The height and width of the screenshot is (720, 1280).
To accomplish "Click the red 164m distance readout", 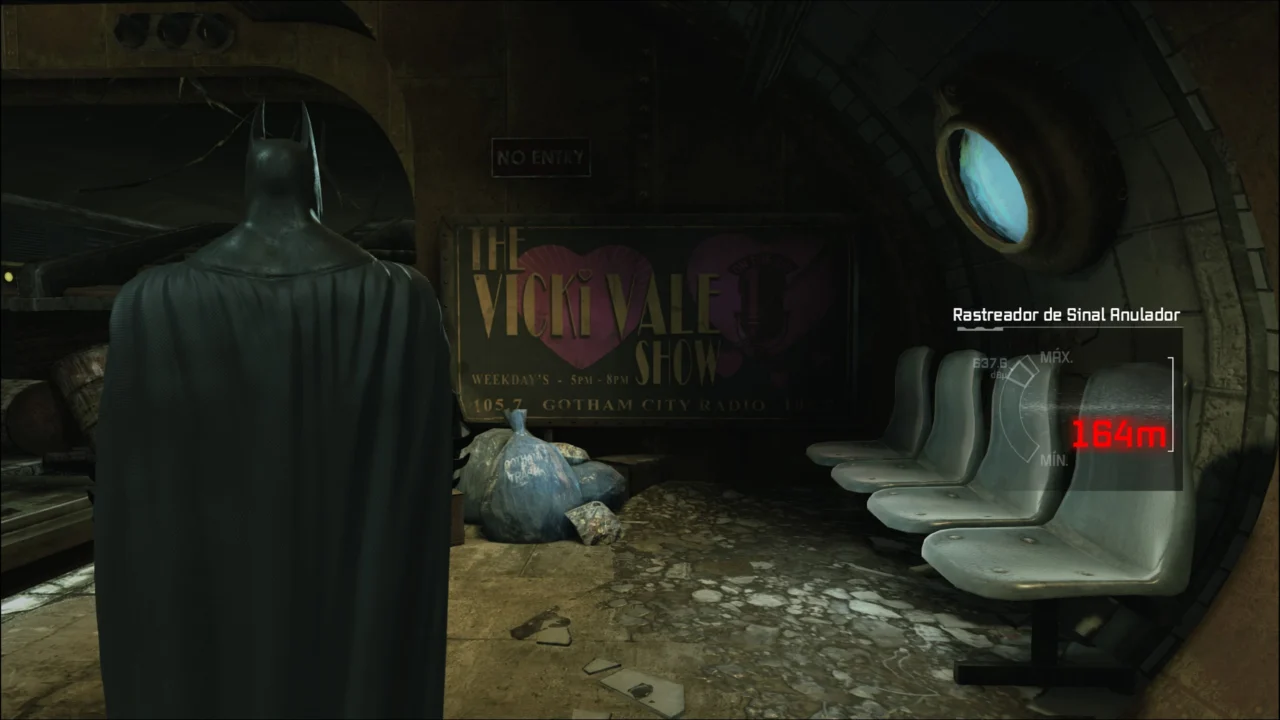I will [1117, 435].
